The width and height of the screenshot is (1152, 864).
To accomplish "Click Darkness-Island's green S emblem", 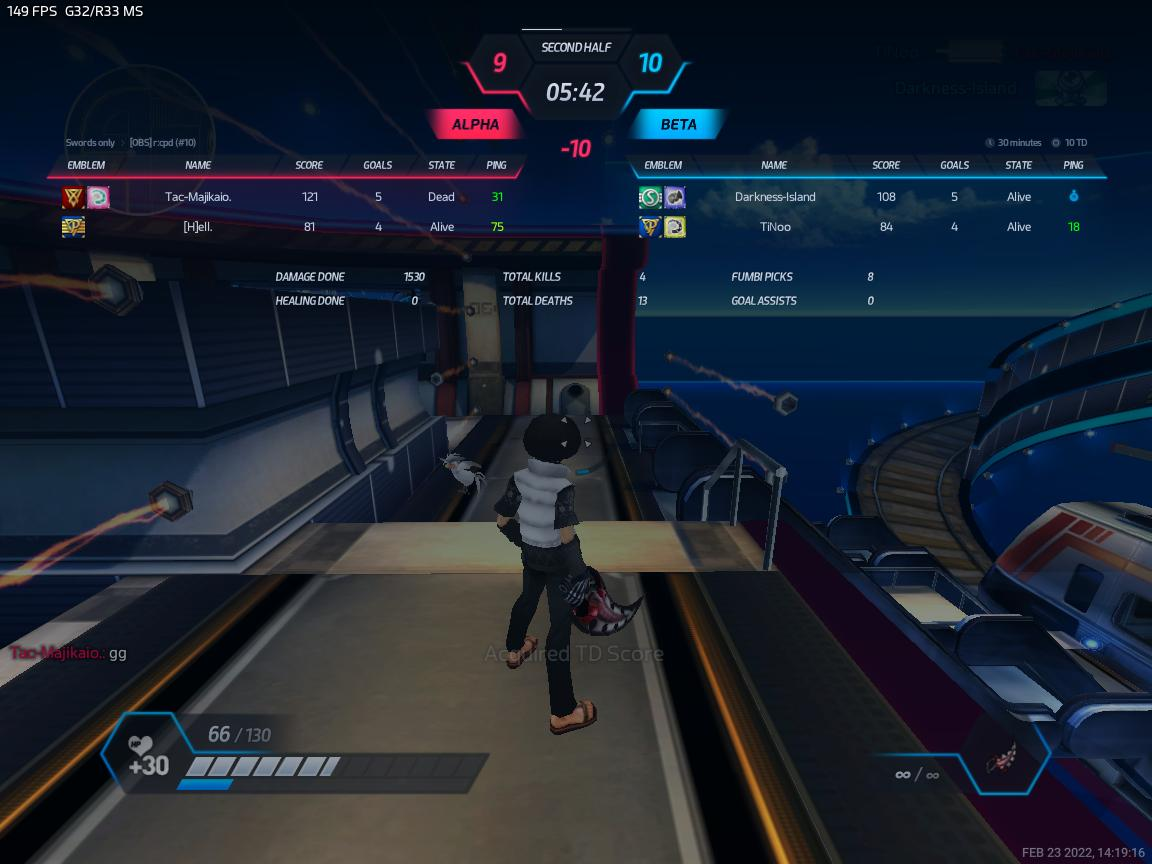I will click(651, 197).
